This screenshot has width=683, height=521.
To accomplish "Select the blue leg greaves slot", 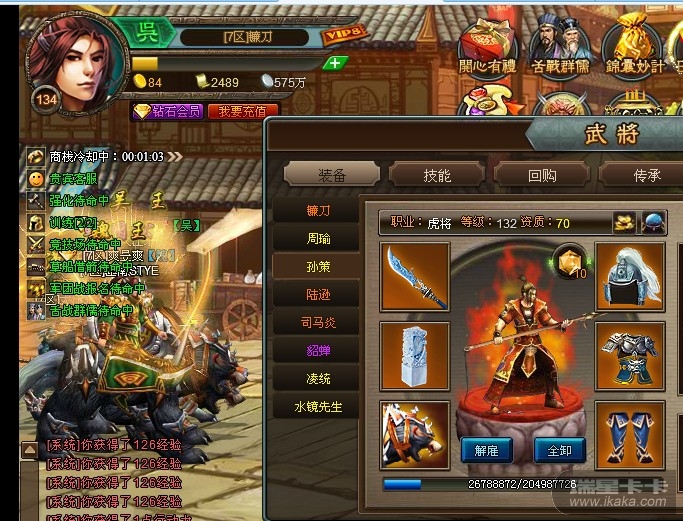I will click(x=631, y=435).
